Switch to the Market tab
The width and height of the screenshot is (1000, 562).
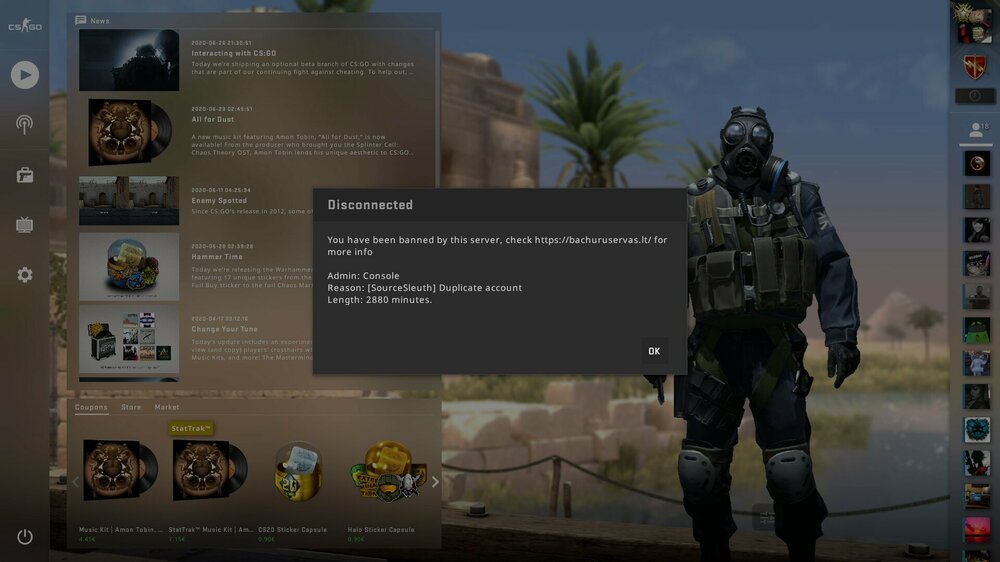(167, 408)
